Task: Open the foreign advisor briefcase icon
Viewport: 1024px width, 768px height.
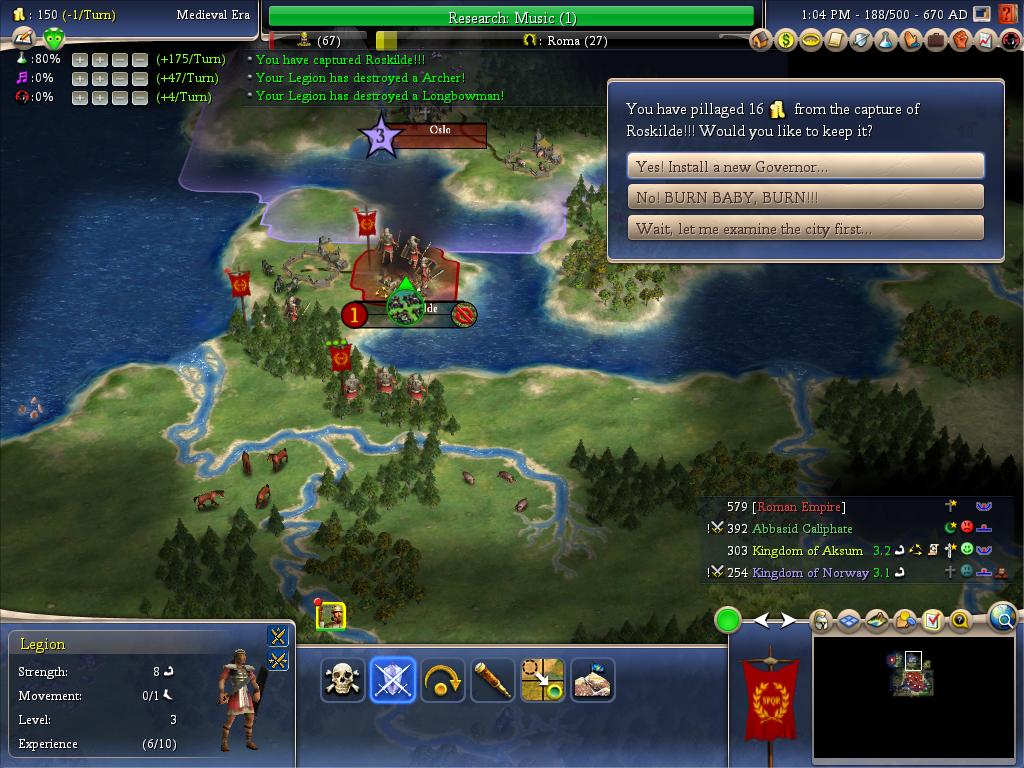Action: click(x=935, y=40)
